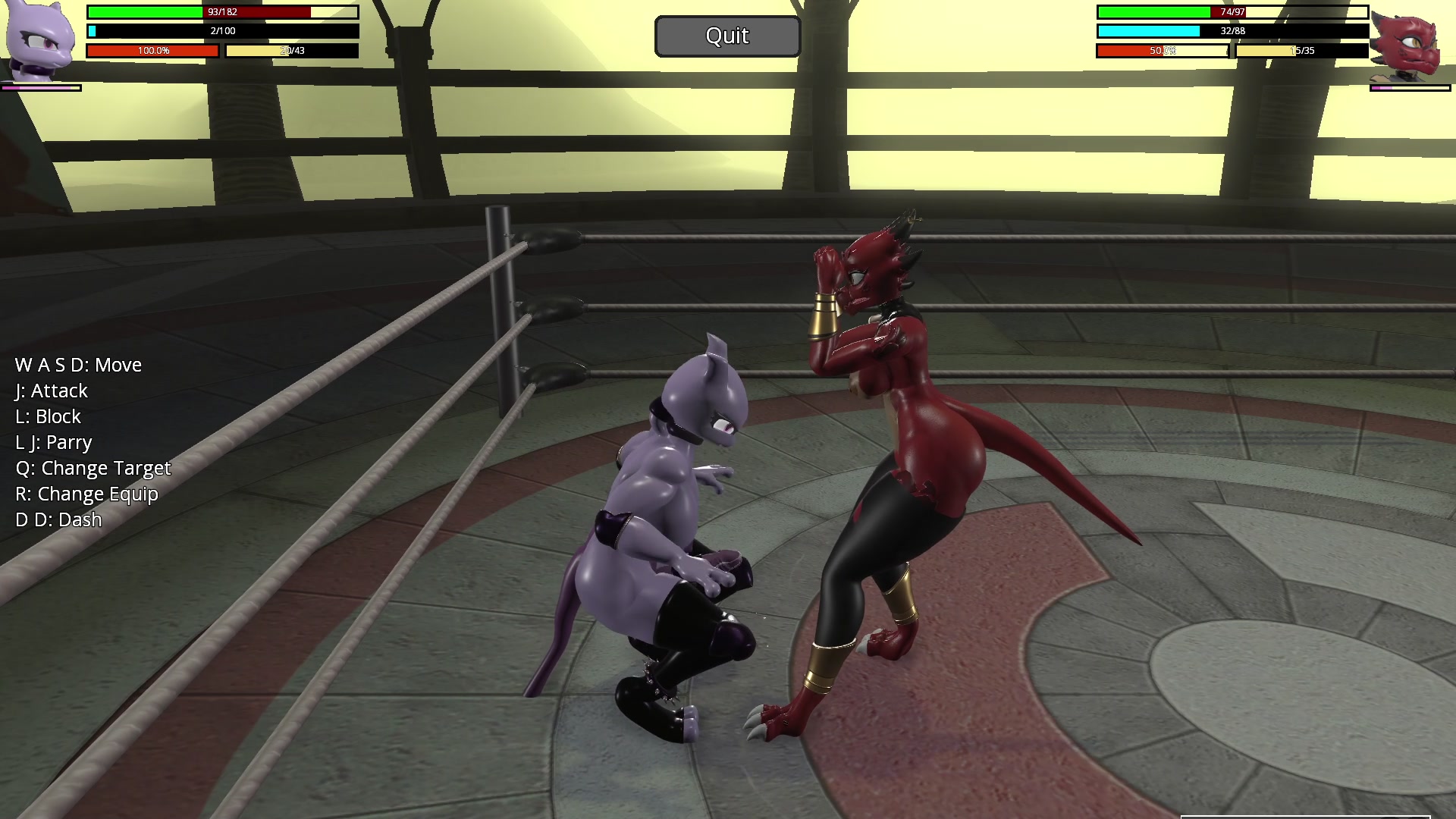Click the Quit button

pyautogui.click(x=727, y=36)
